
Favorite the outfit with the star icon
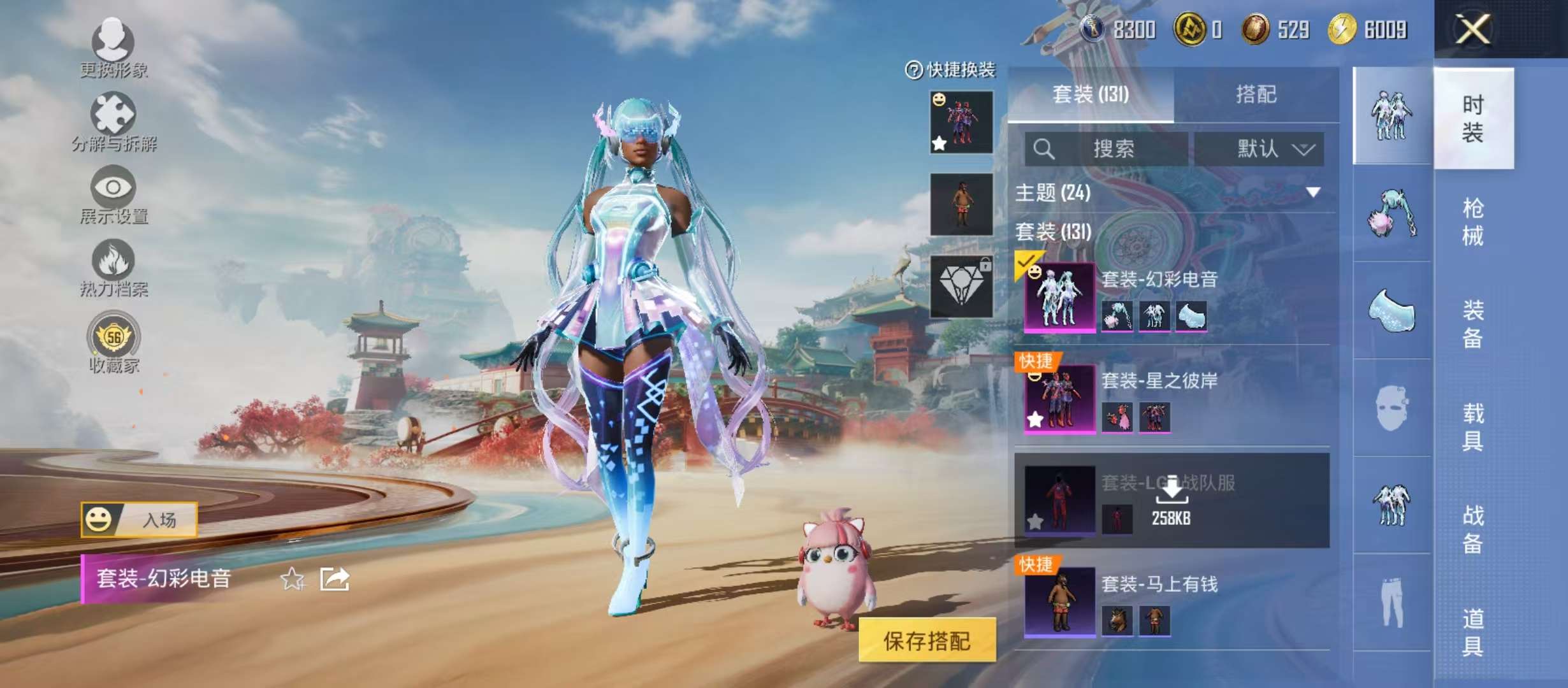pyautogui.click(x=293, y=579)
